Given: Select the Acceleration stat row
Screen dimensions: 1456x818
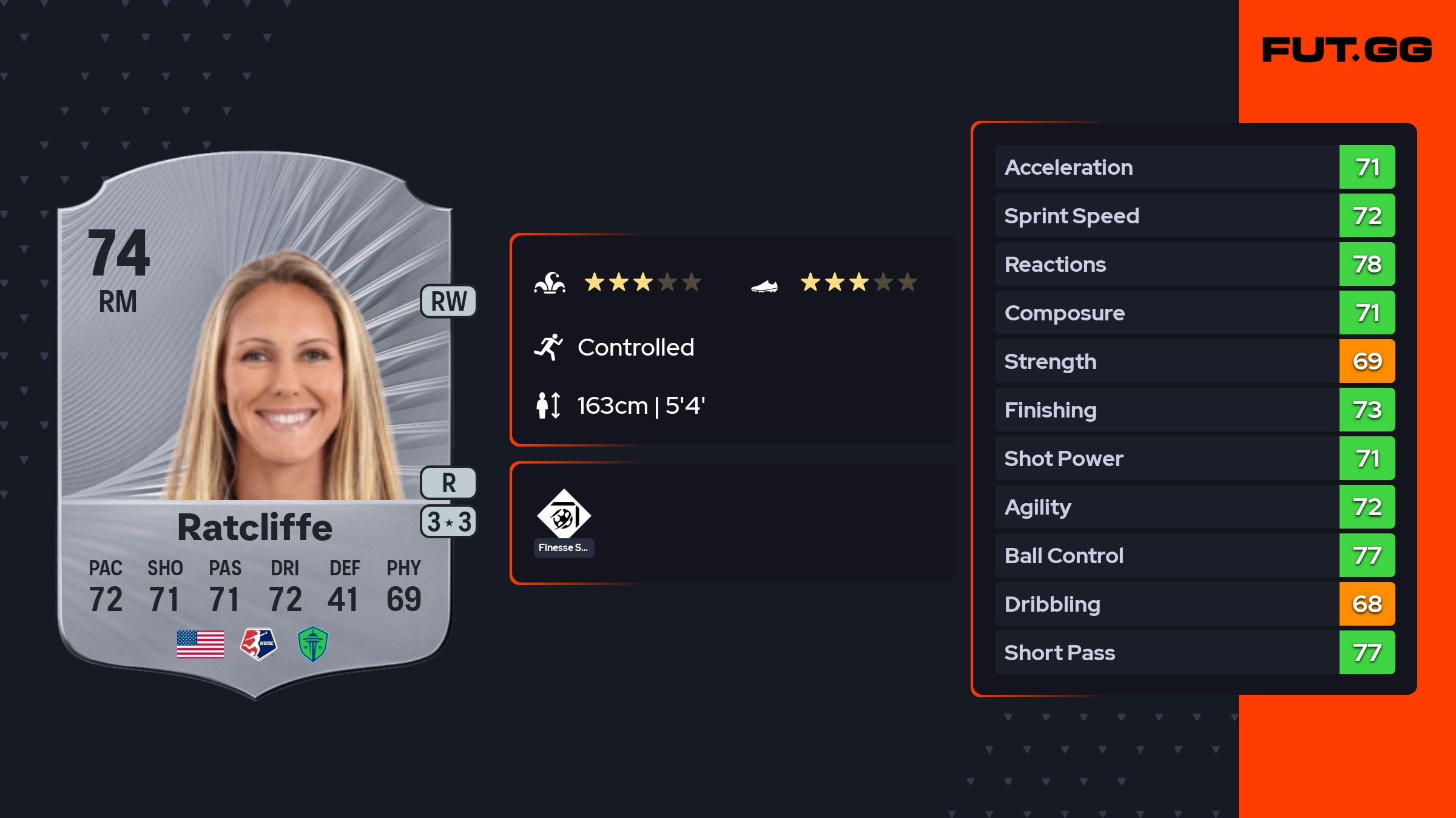Looking at the screenshot, I should point(1194,167).
